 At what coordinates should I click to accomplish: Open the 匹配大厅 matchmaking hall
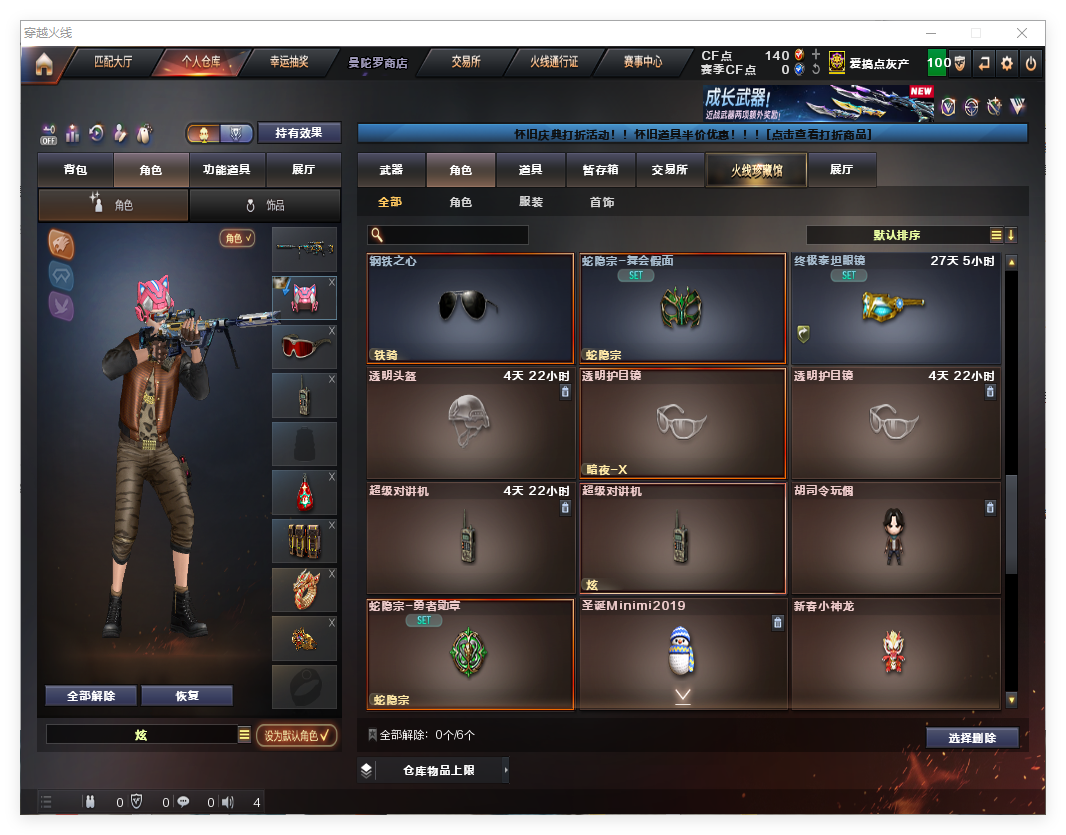coord(112,62)
